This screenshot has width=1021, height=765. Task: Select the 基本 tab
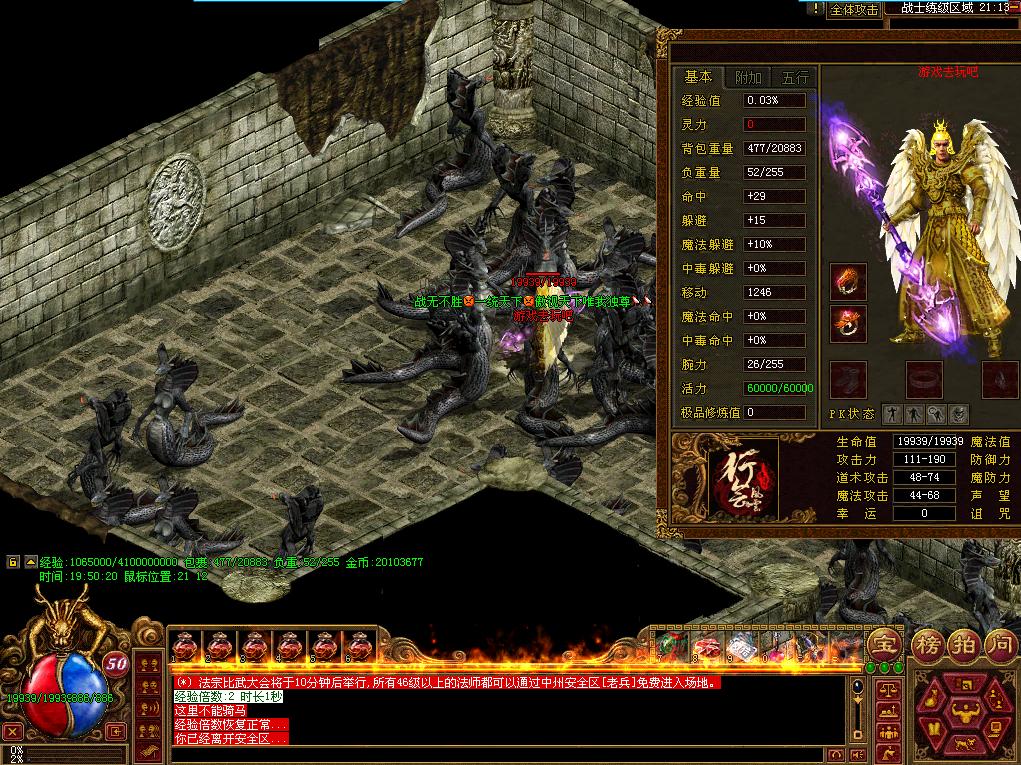click(x=698, y=77)
